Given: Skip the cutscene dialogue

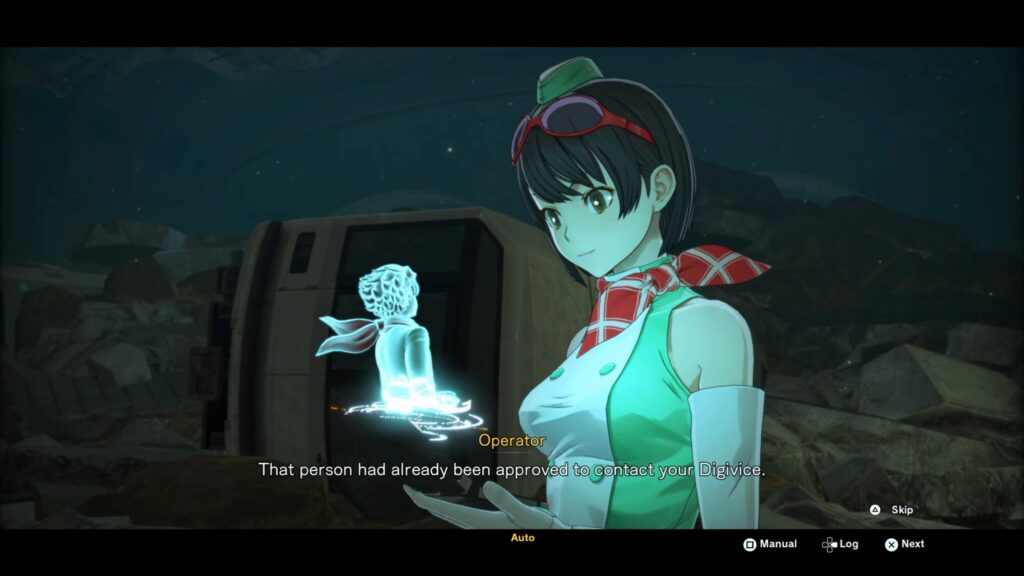Looking at the screenshot, I should point(891,510).
